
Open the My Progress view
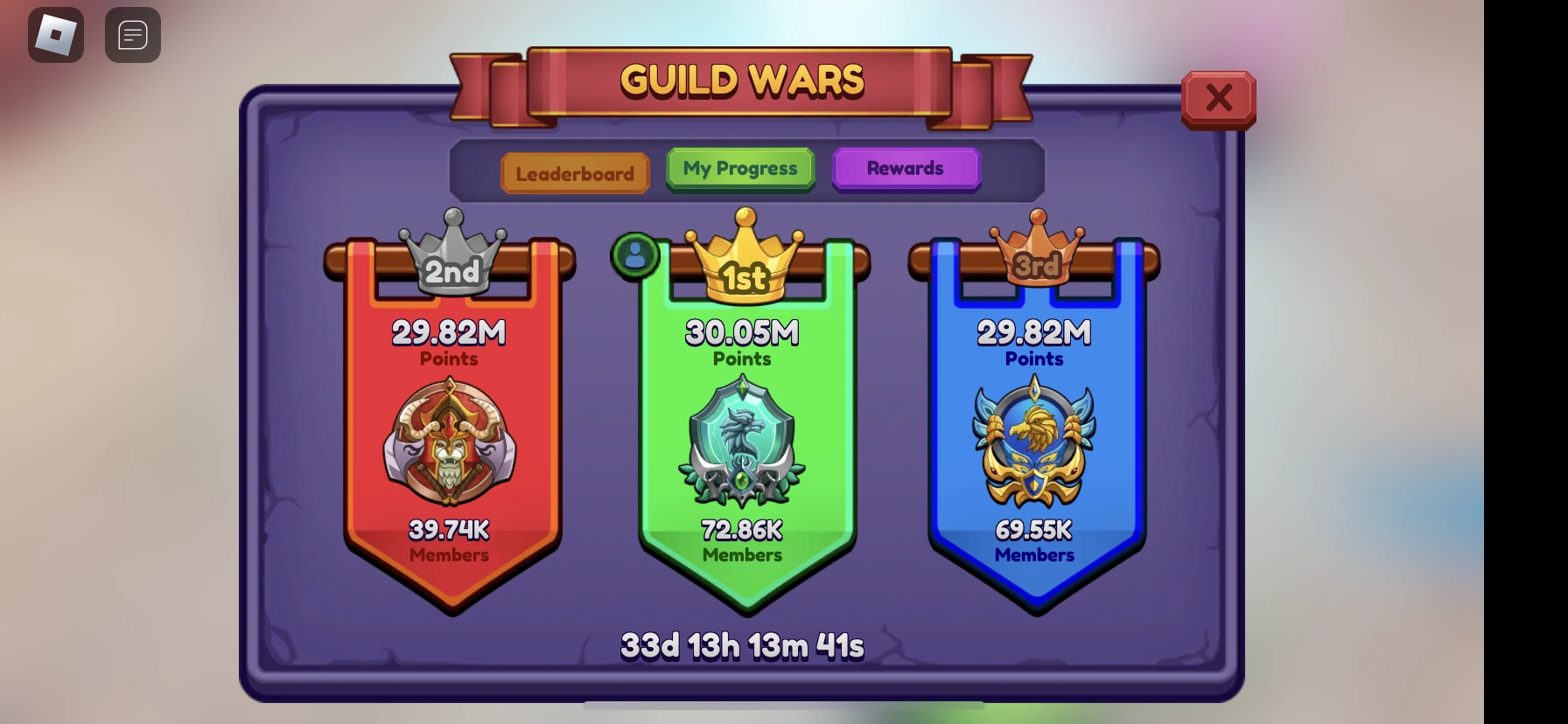point(739,168)
